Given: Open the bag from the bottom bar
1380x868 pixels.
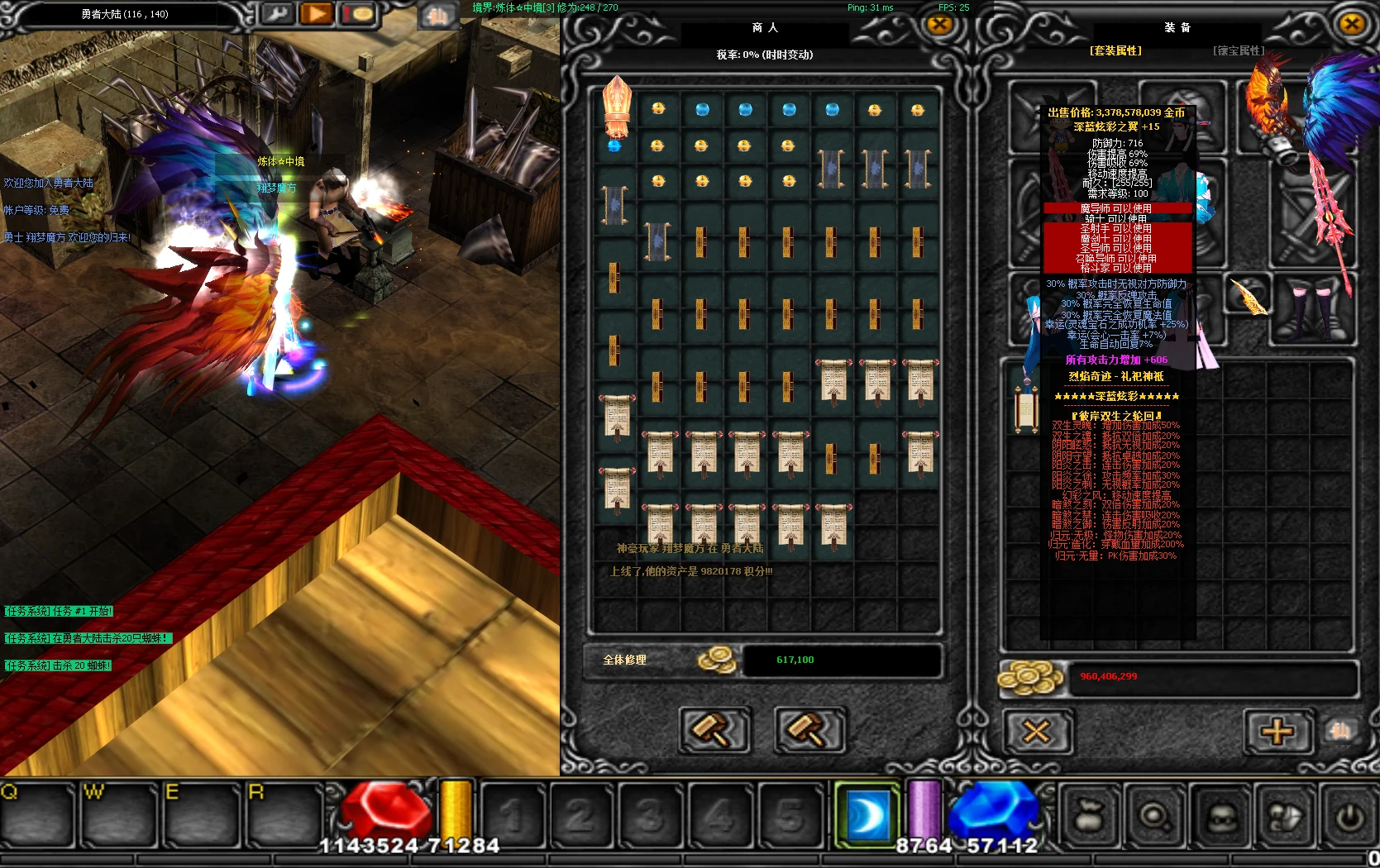Looking at the screenshot, I should tap(1087, 817).
